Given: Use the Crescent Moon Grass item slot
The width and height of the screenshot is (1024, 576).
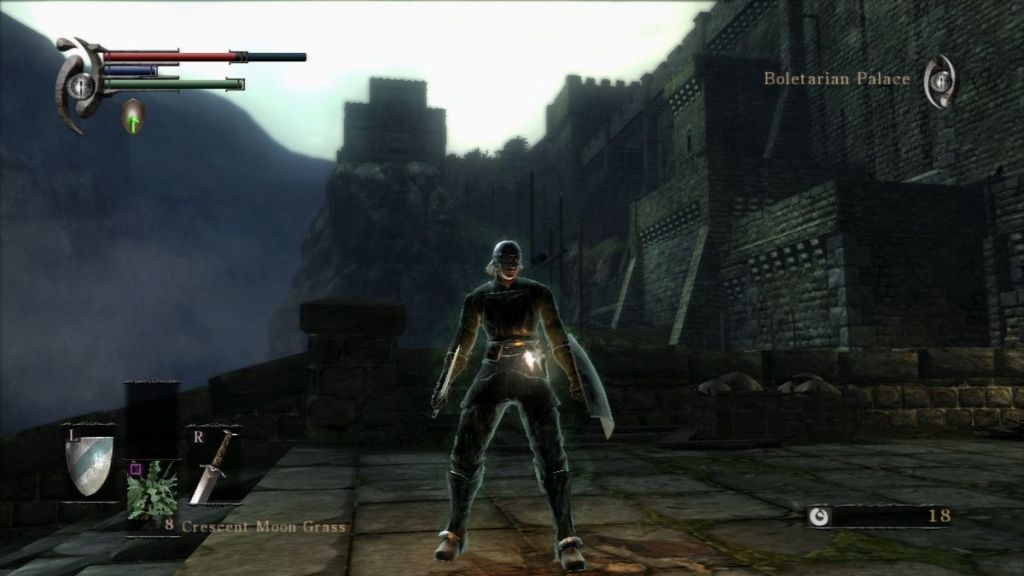Looking at the screenshot, I should tap(151, 490).
